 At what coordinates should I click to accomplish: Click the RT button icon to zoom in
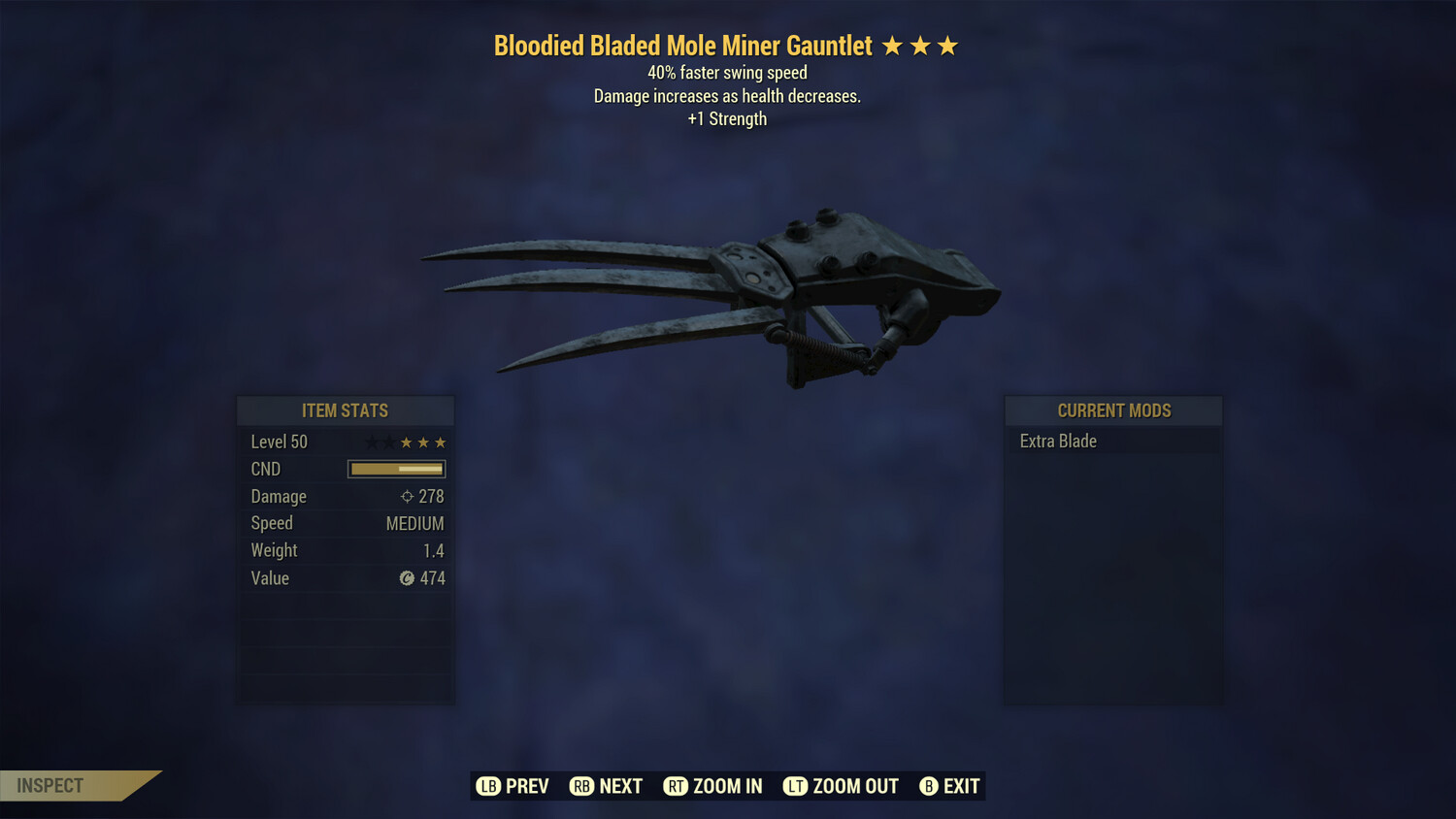click(x=678, y=786)
